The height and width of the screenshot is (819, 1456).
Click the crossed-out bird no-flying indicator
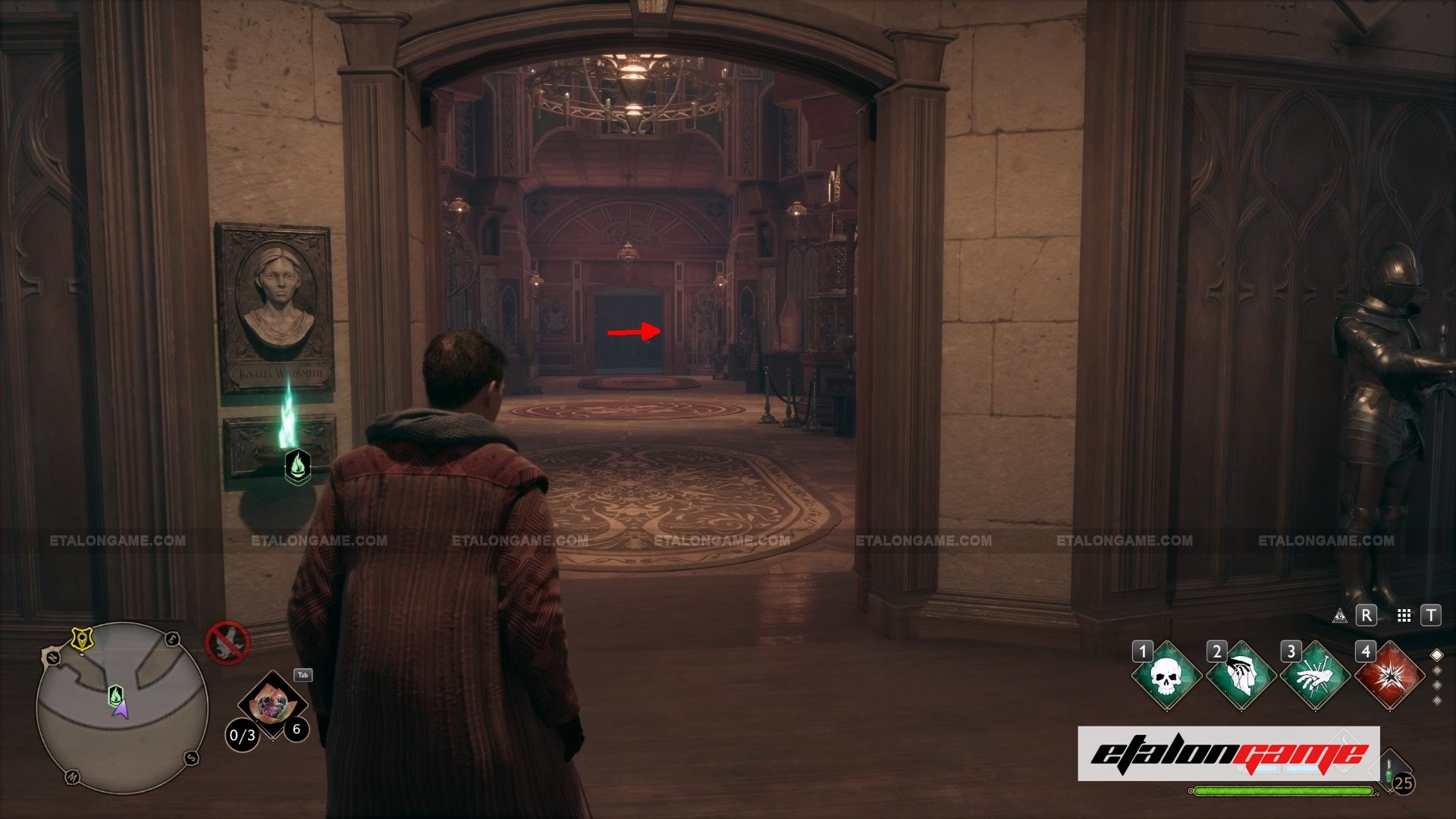227,643
